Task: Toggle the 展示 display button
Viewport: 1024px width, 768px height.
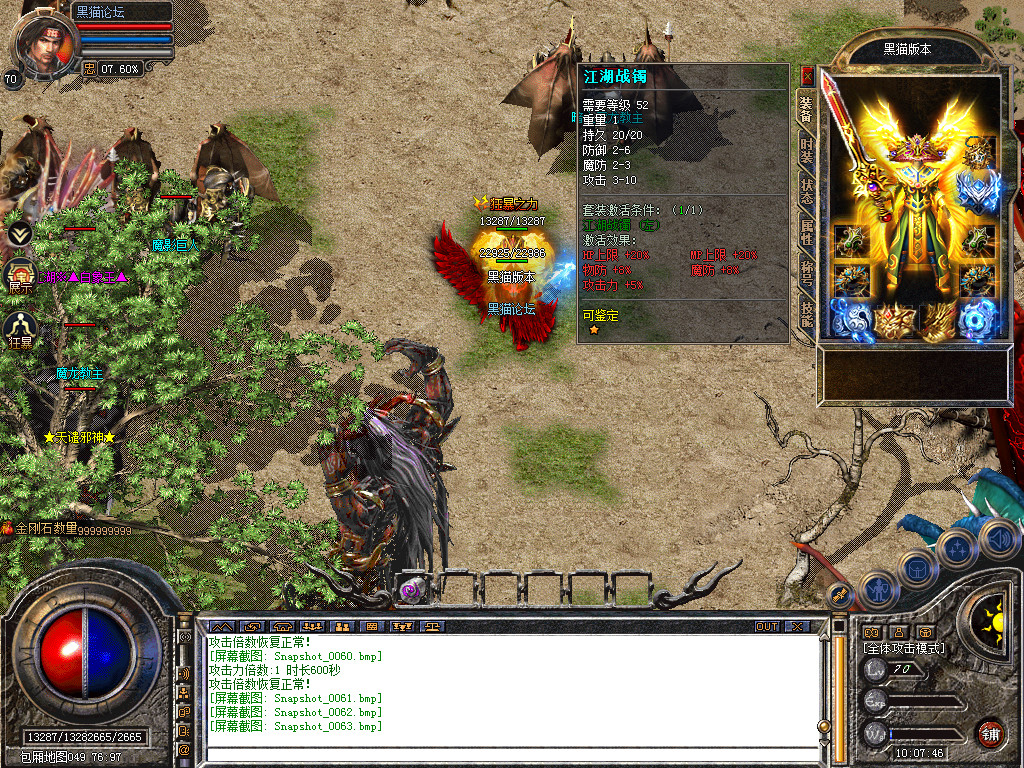Action: pyautogui.click(x=21, y=274)
